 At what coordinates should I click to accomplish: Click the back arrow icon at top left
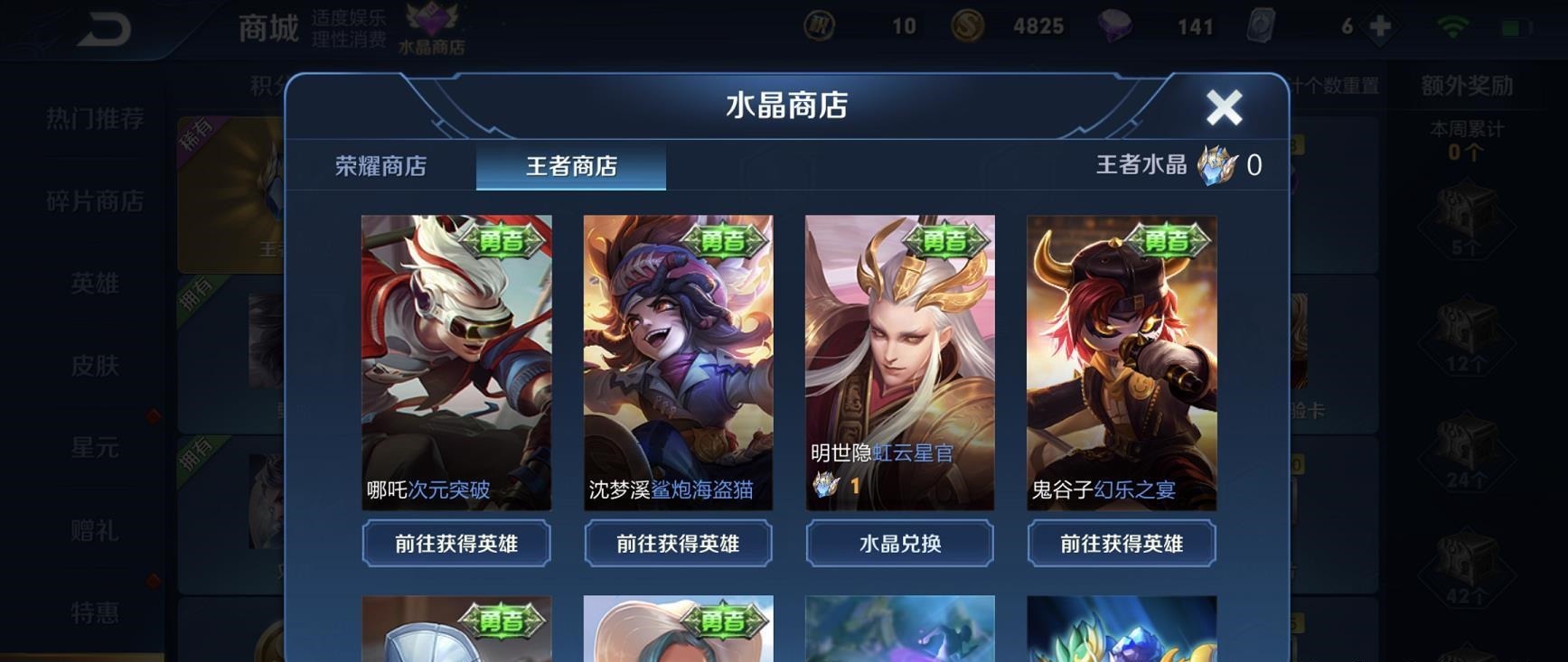tap(102, 26)
